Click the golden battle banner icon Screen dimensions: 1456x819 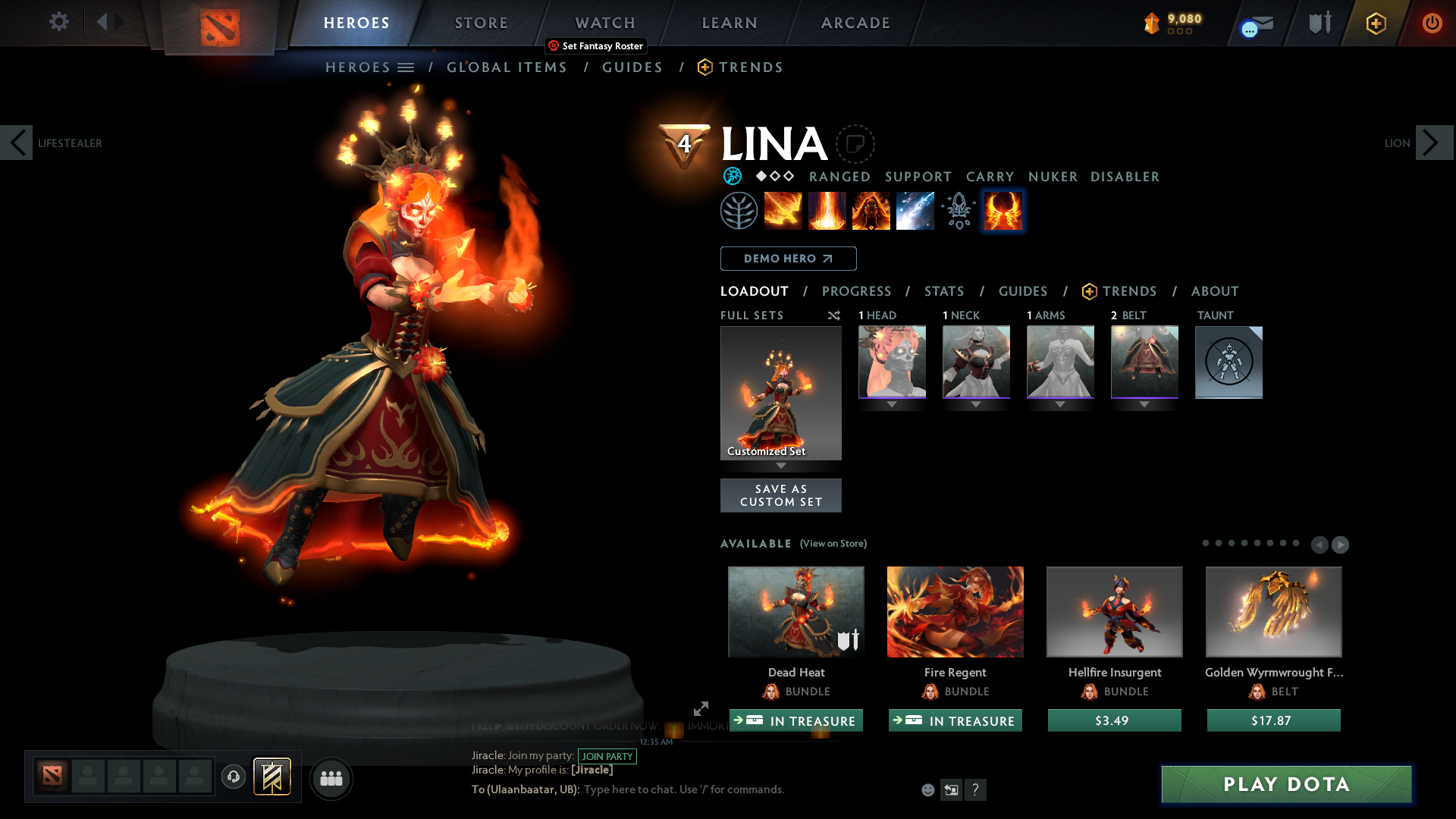(x=271, y=777)
